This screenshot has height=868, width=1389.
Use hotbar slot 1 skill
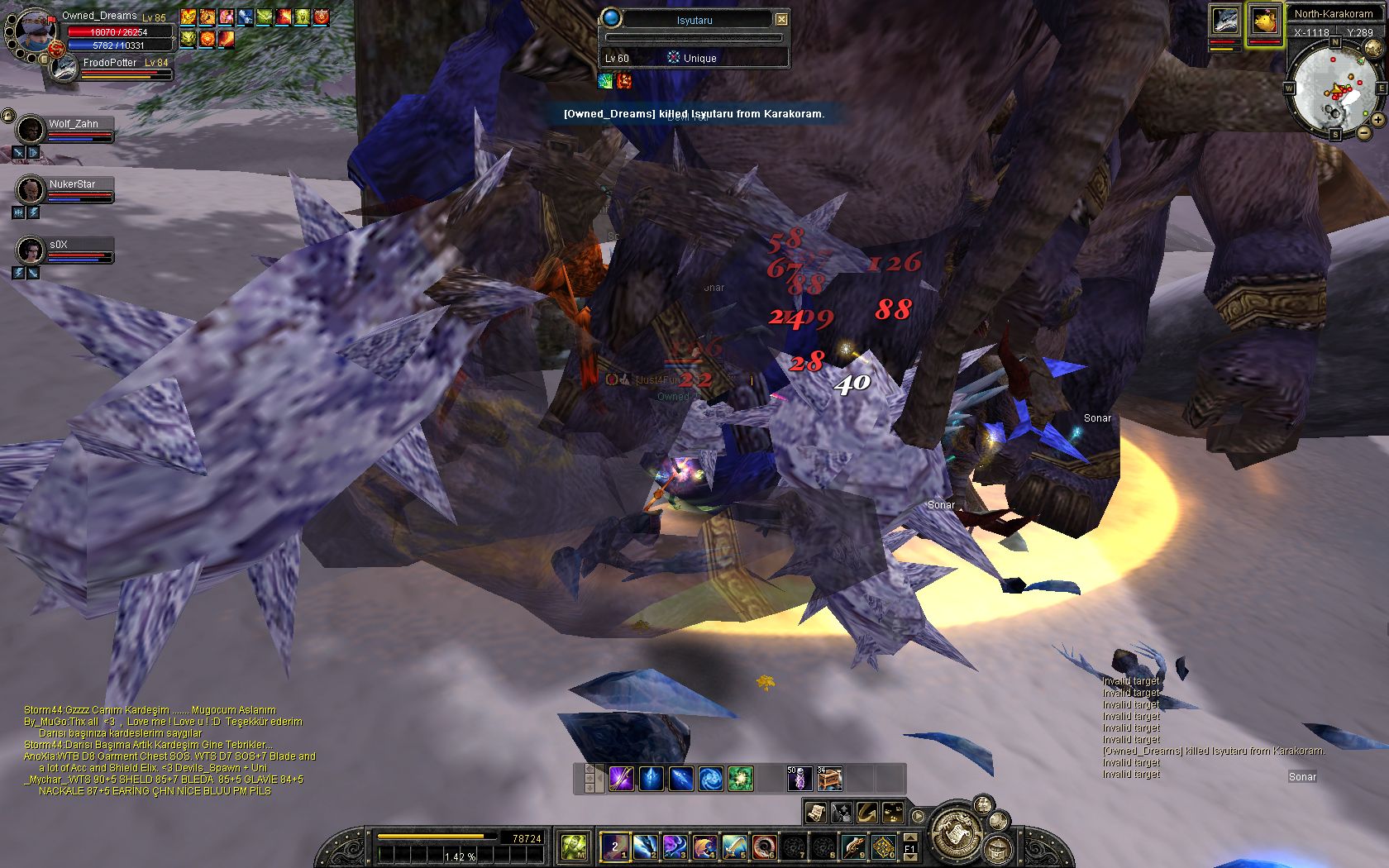click(615, 846)
